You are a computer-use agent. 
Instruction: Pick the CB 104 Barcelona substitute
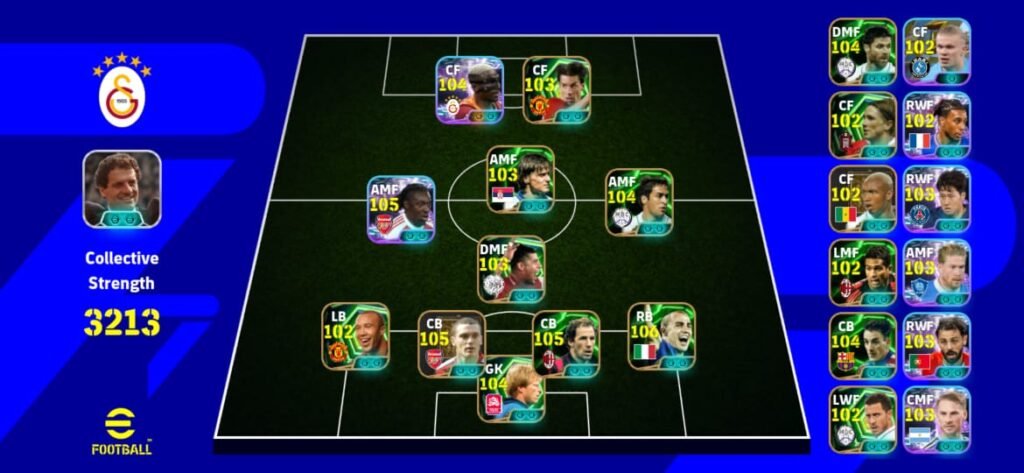pos(862,346)
